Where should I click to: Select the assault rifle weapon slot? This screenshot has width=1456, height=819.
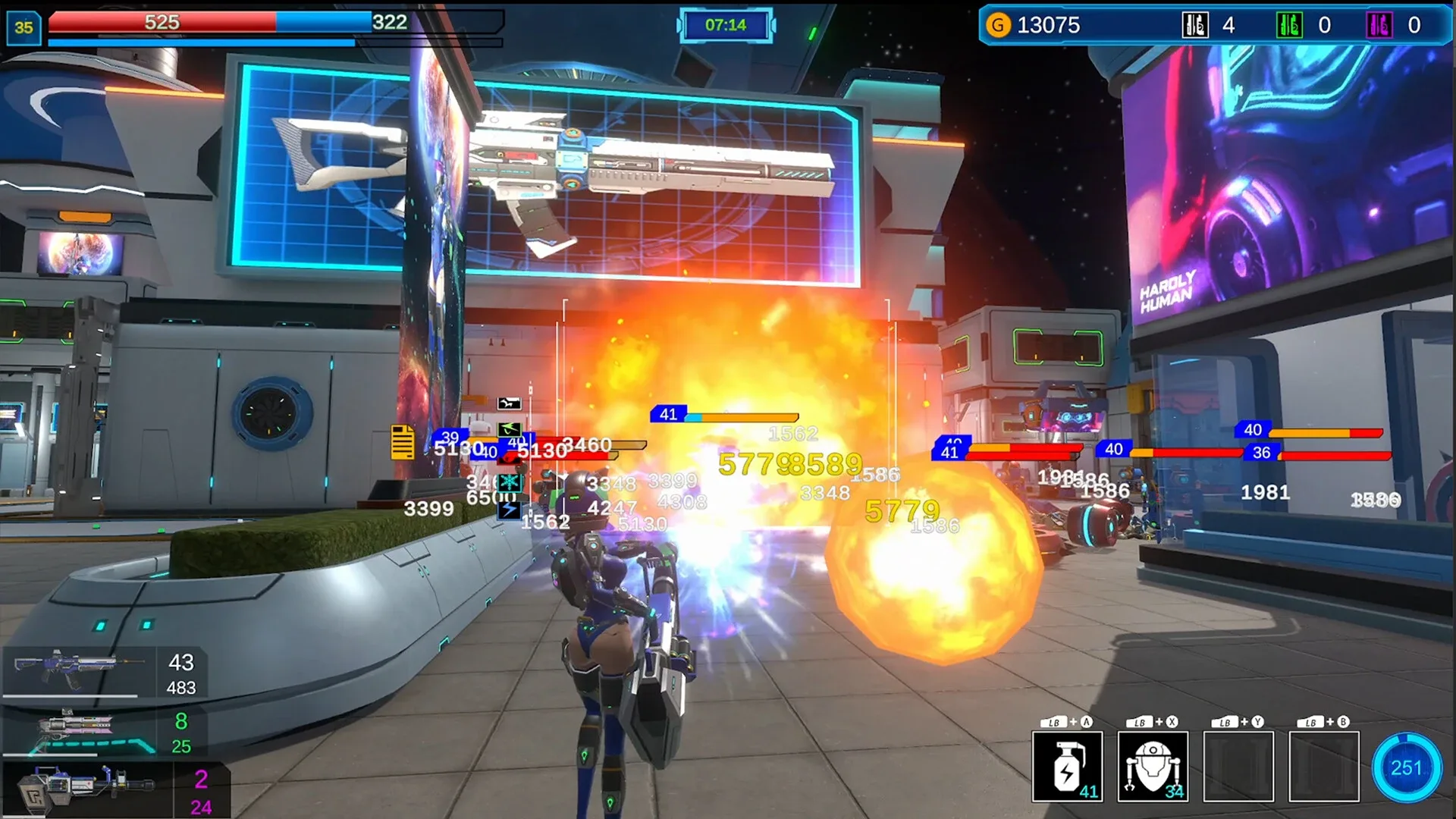click(80, 670)
